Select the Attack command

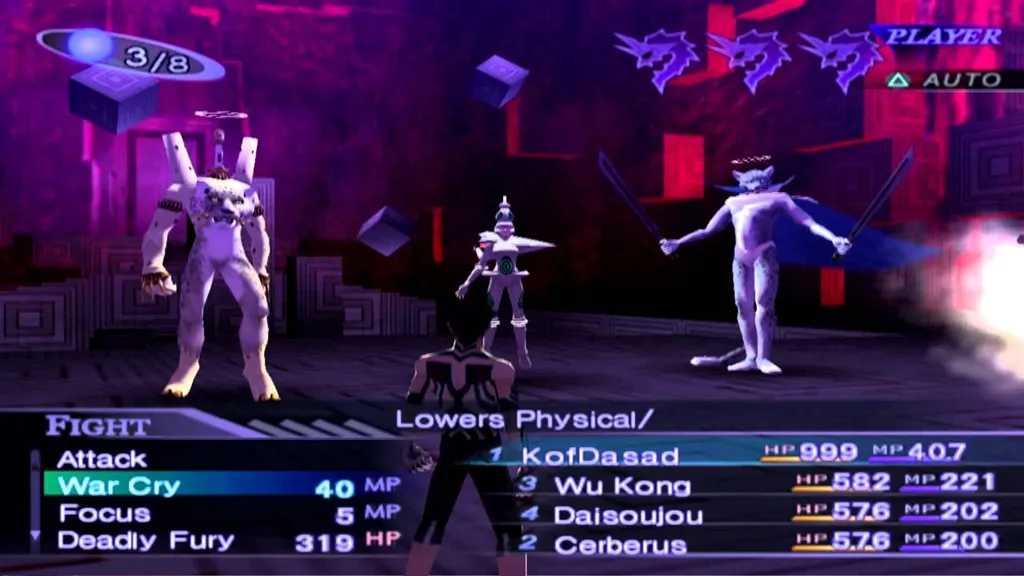click(x=102, y=459)
